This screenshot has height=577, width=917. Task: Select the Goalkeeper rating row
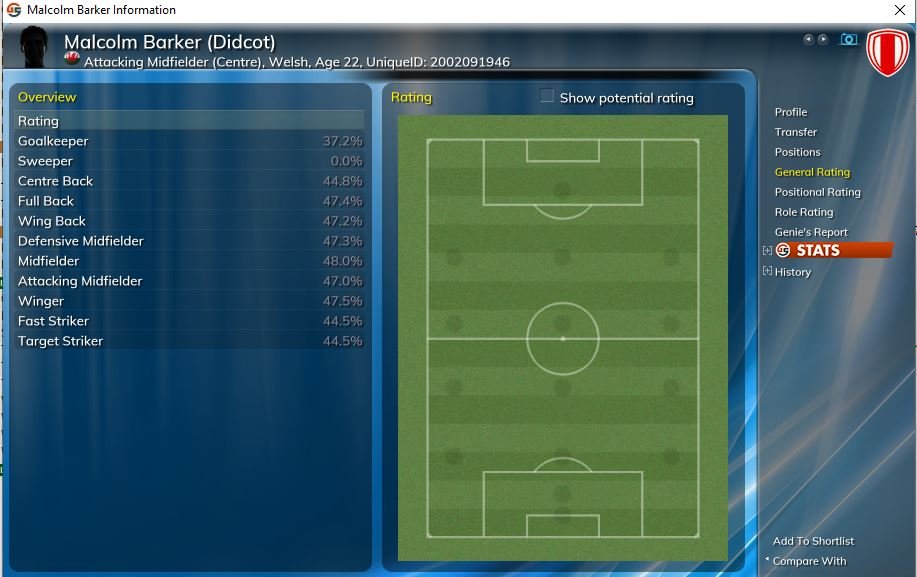pyautogui.click(x=190, y=141)
